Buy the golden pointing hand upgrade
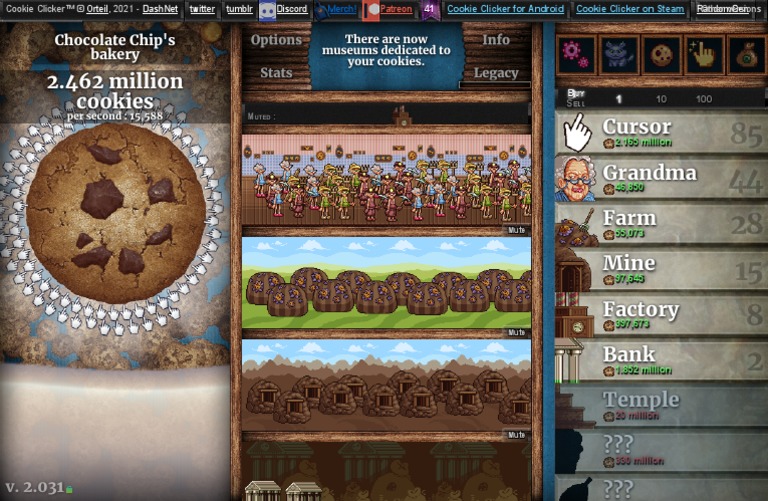This screenshot has width=768, height=501. click(704, 55)
